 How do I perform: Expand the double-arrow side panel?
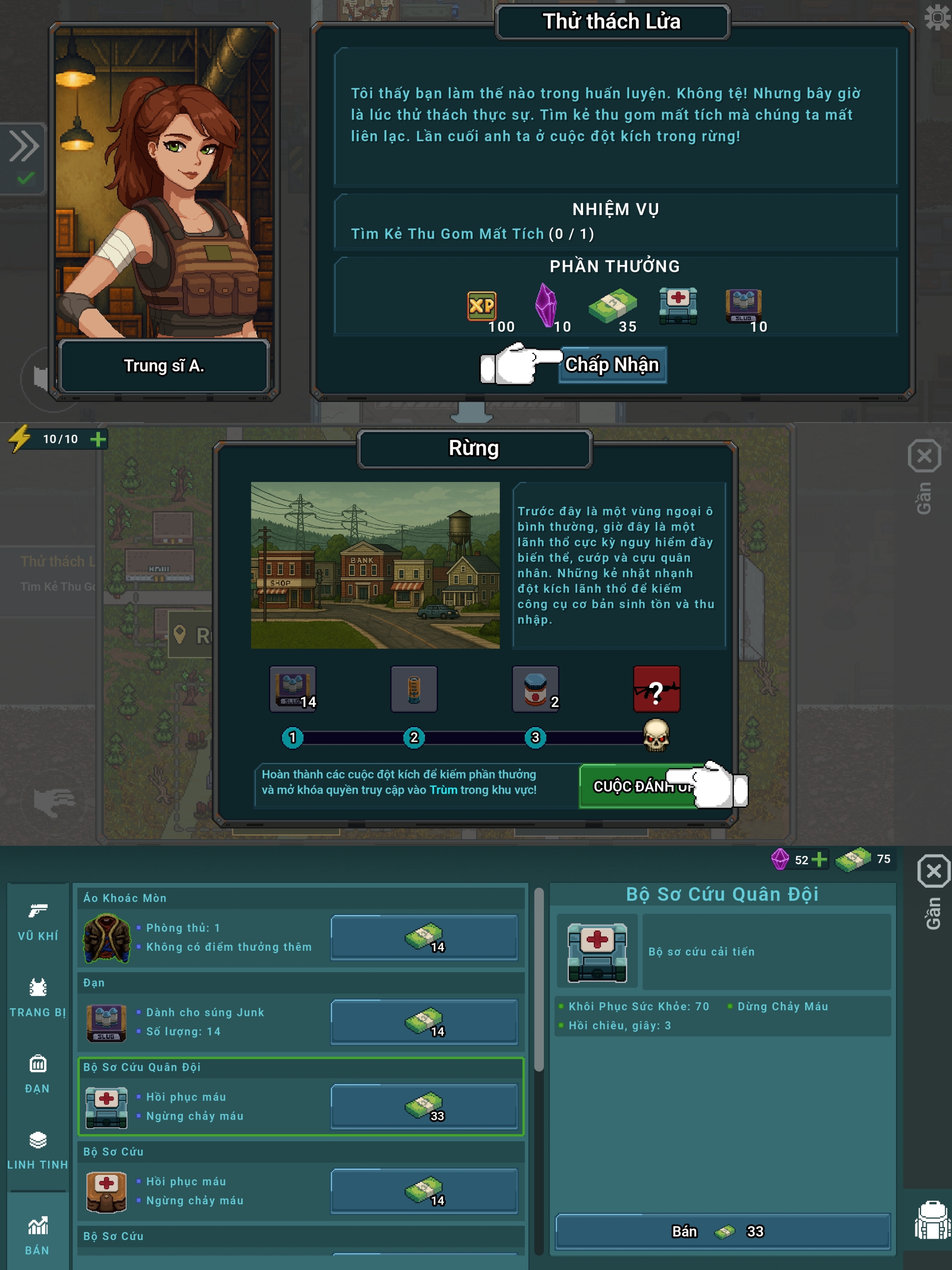click(x=23, y=146)
